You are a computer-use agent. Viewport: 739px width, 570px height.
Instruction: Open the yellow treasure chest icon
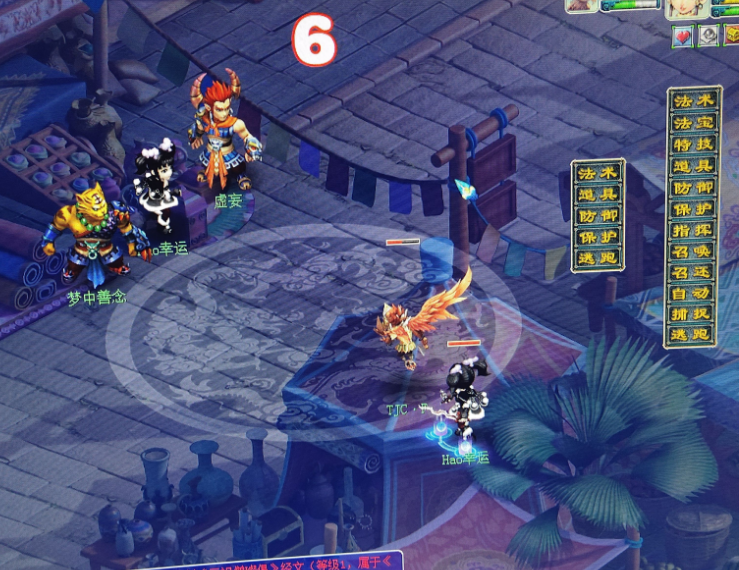(x=731, y=36)
